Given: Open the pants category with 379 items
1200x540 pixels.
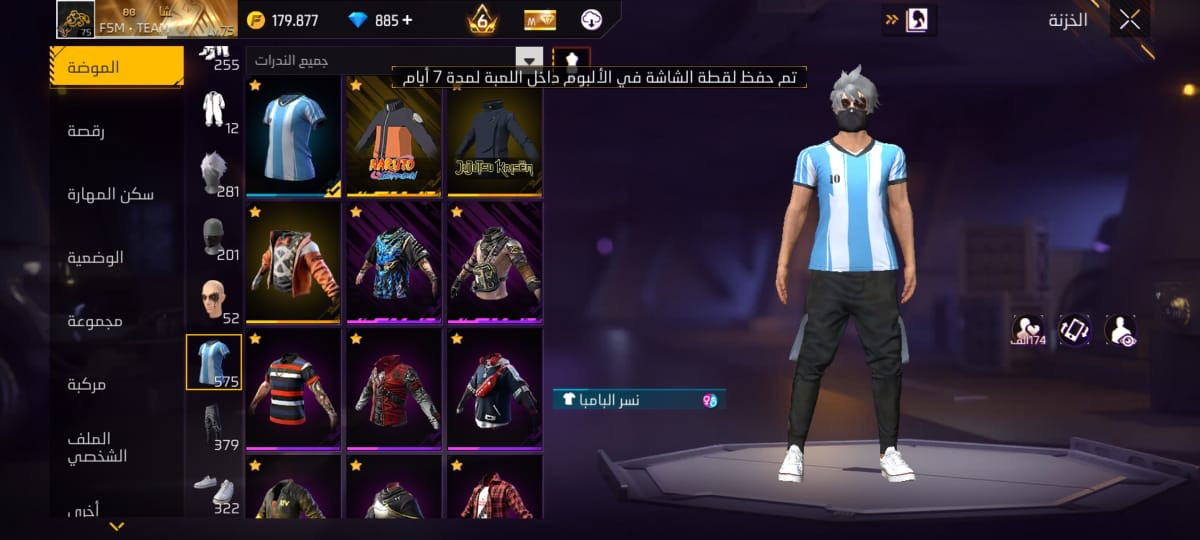Looking at the screenshot, I should point(214,427).
